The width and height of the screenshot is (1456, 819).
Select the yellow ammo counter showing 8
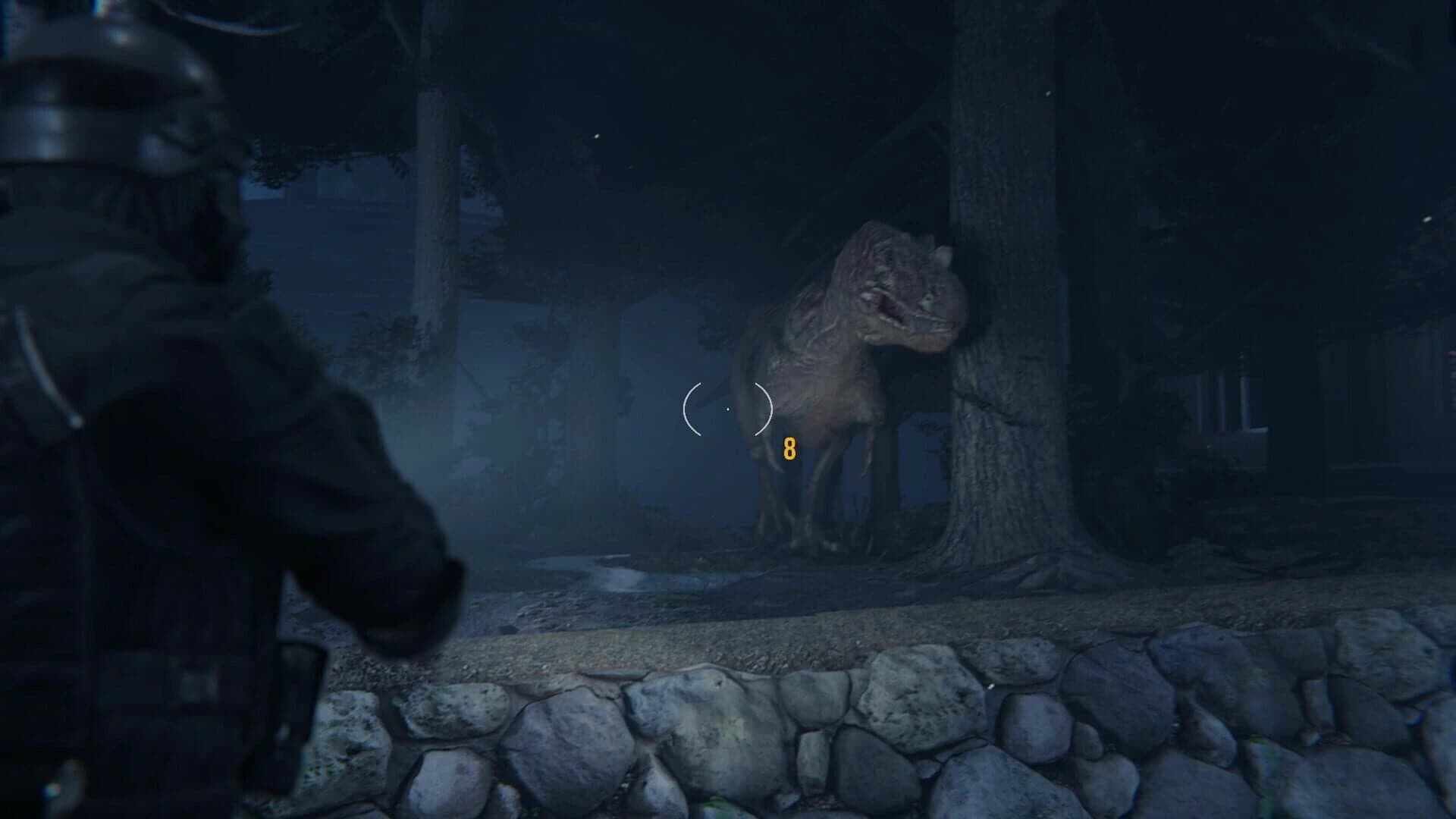(x=789, y=449)
